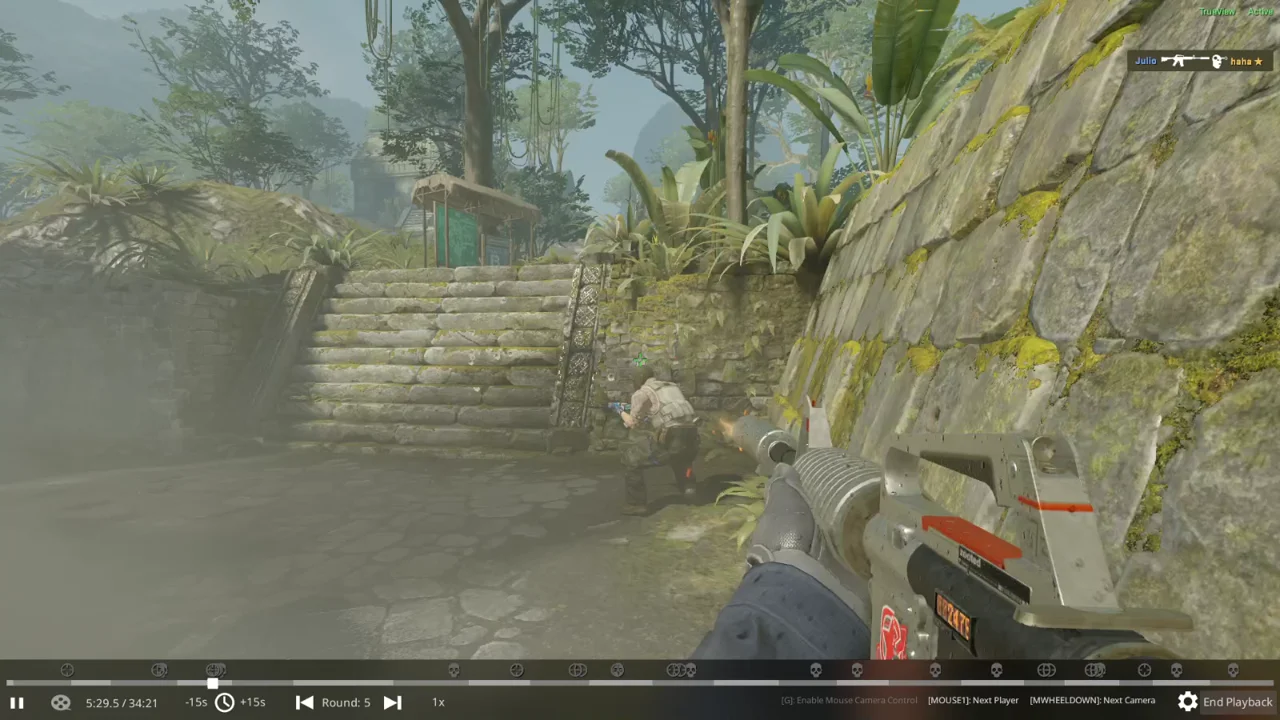Click the crosshair round marker on the timeline
1280x720 pixels.
(x=67, y=670)
